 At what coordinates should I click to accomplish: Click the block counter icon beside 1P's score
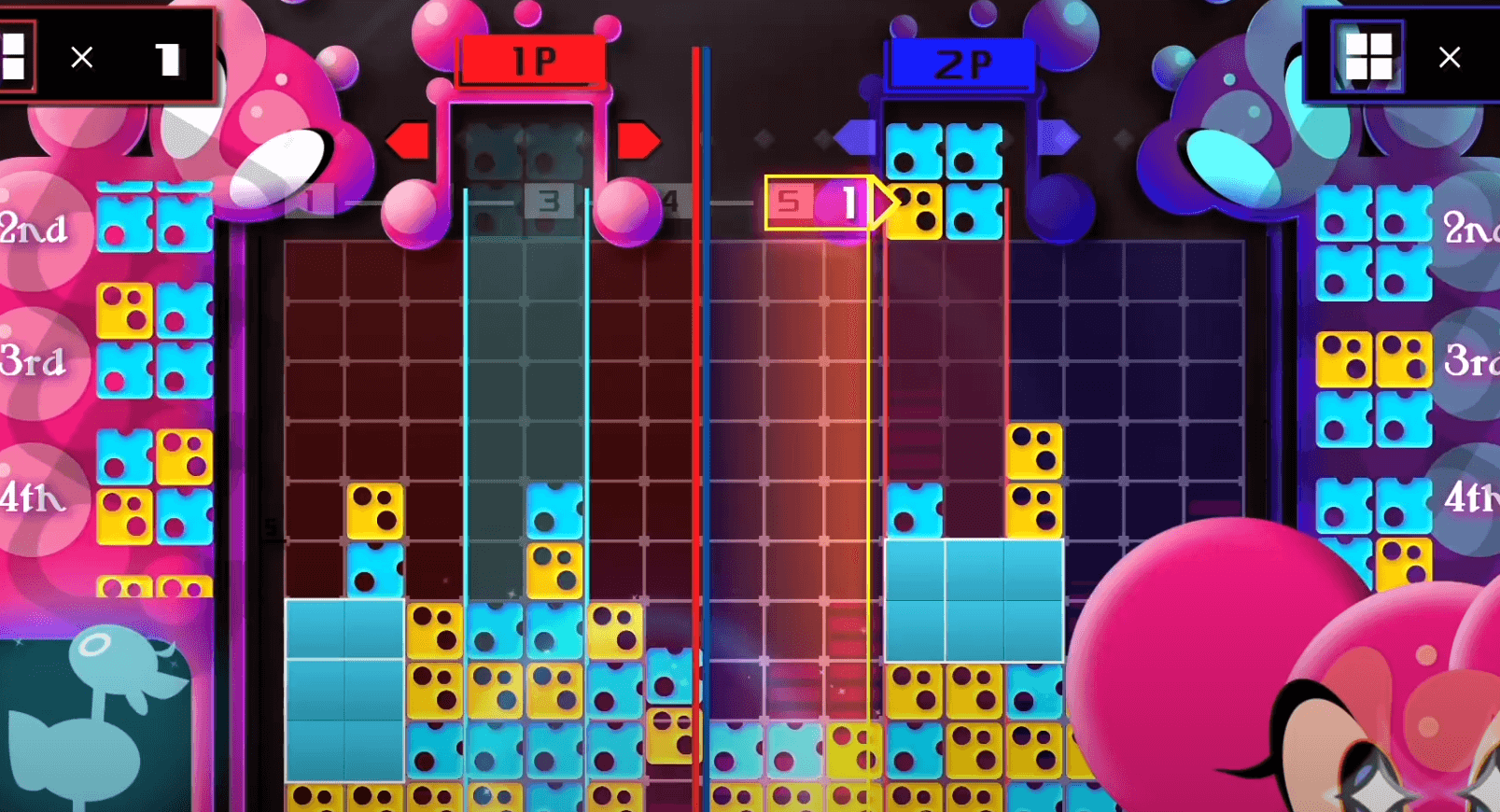[14, 56]
